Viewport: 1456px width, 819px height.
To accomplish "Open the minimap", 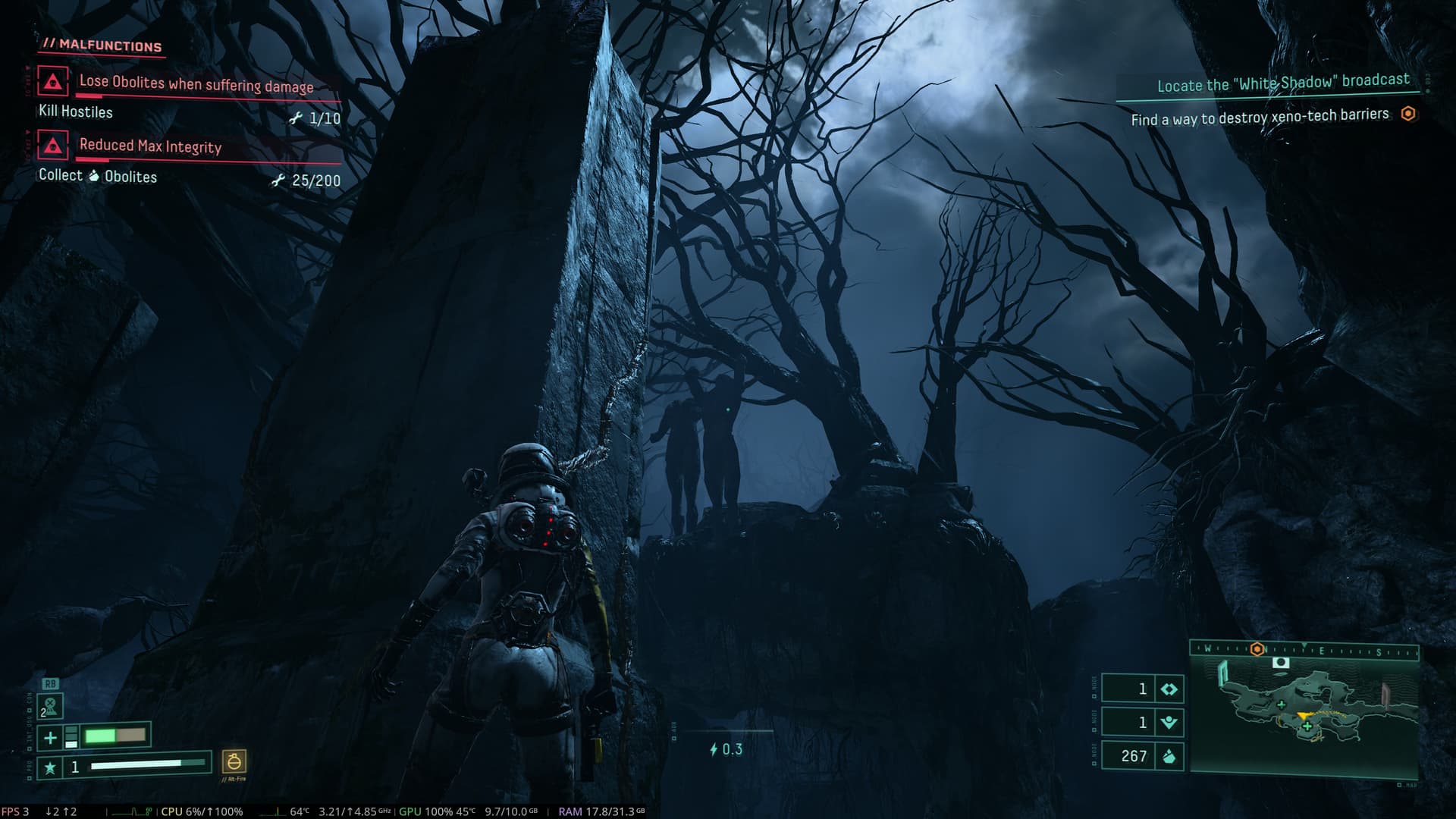I will coord(1304,713).
